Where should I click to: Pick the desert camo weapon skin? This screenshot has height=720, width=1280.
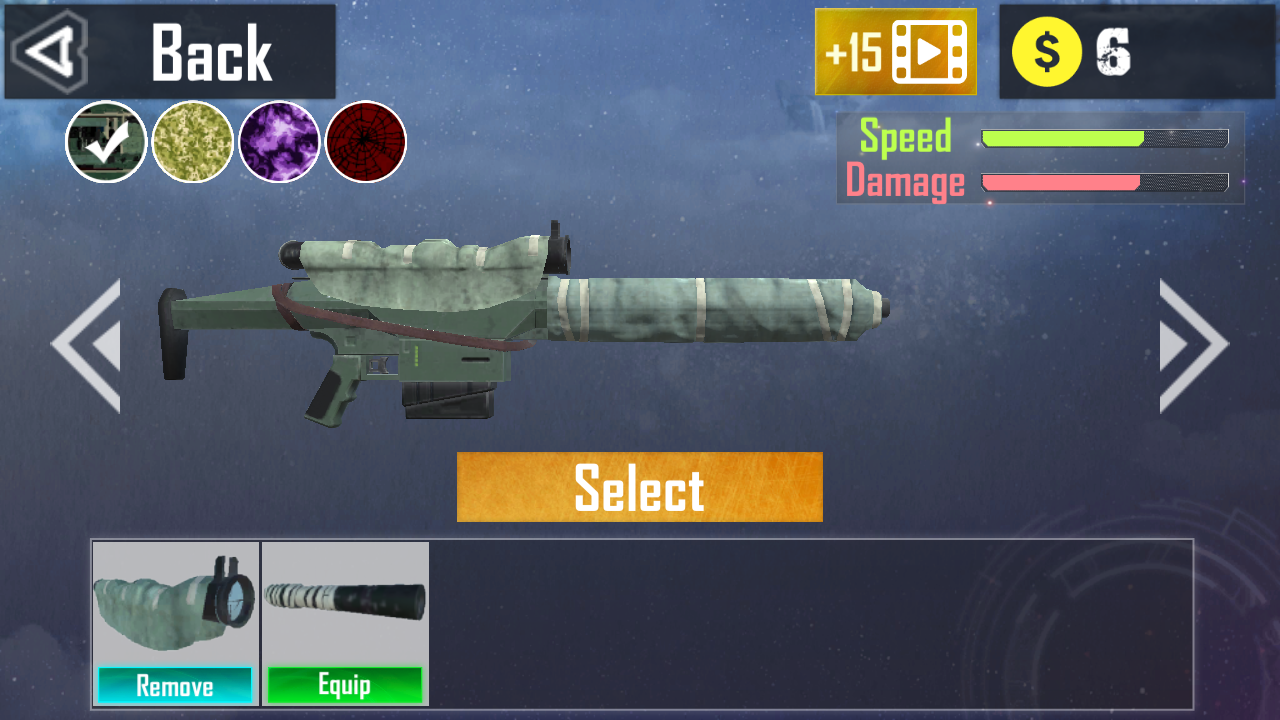pyautogui.click(x=193, y=142)
